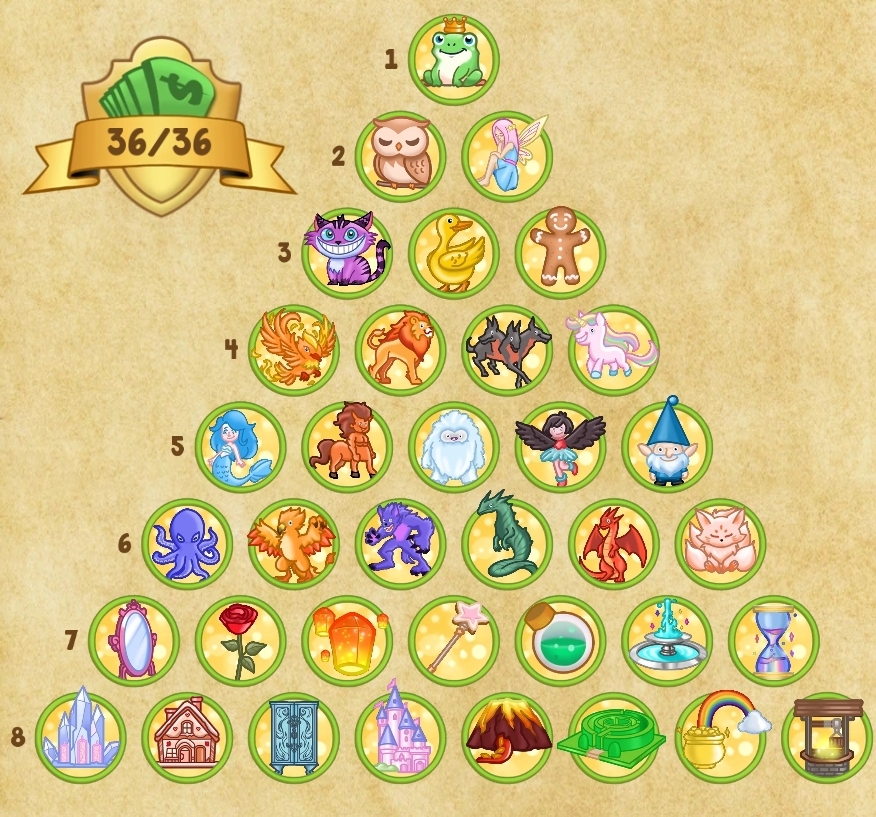The image size is (876, 817).
Task: Select the erupting volcano badge
Action: [x=507, y=738]
